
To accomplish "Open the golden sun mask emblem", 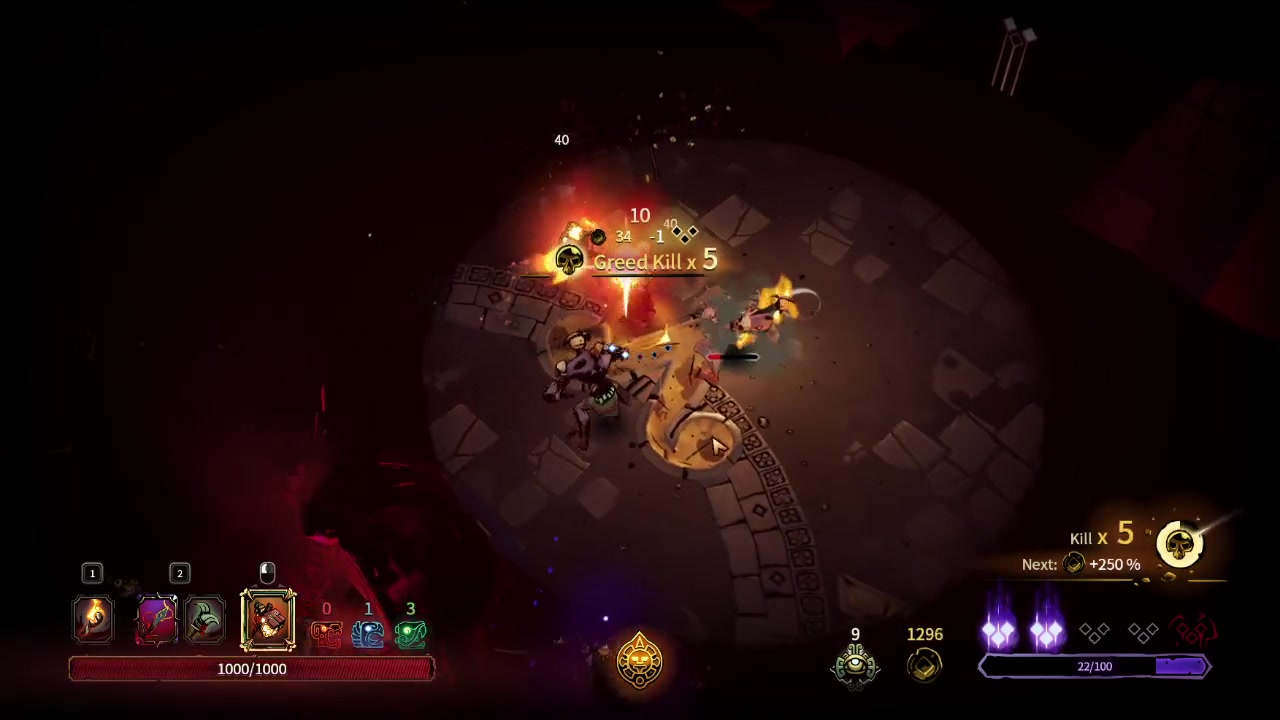I will tap(640, 660).
